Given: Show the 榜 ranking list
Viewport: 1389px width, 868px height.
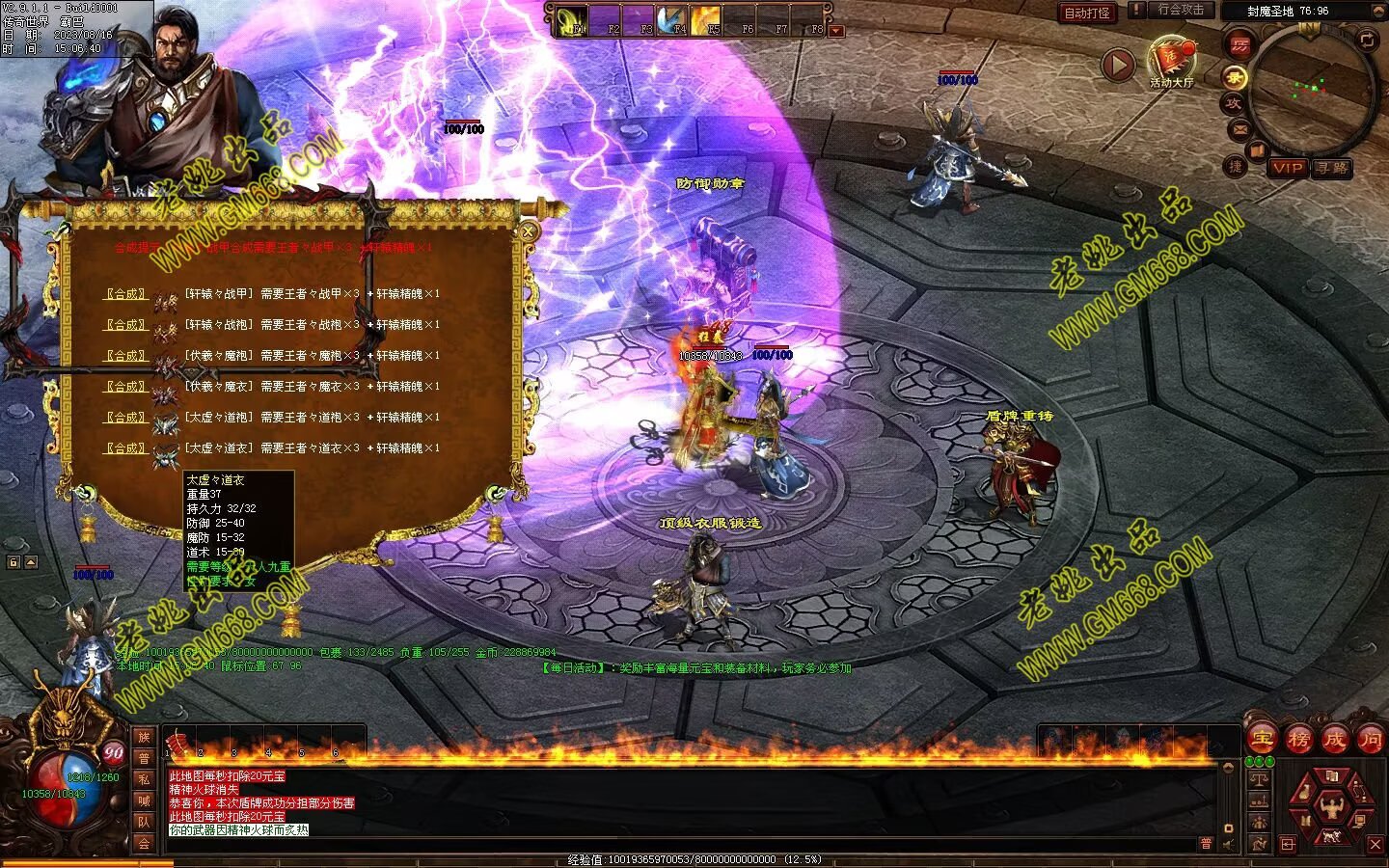Looking at the screenshot, I should pos(1298,740).
